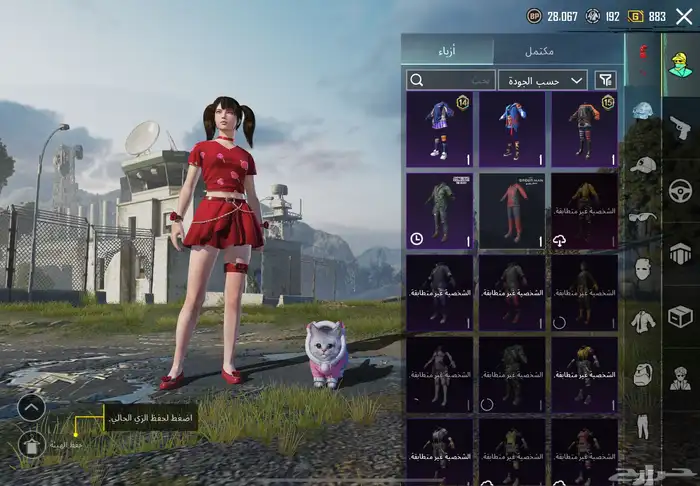700x486 pixels.
Task: Close the inventory screen with the X
Action: (684, 16)
